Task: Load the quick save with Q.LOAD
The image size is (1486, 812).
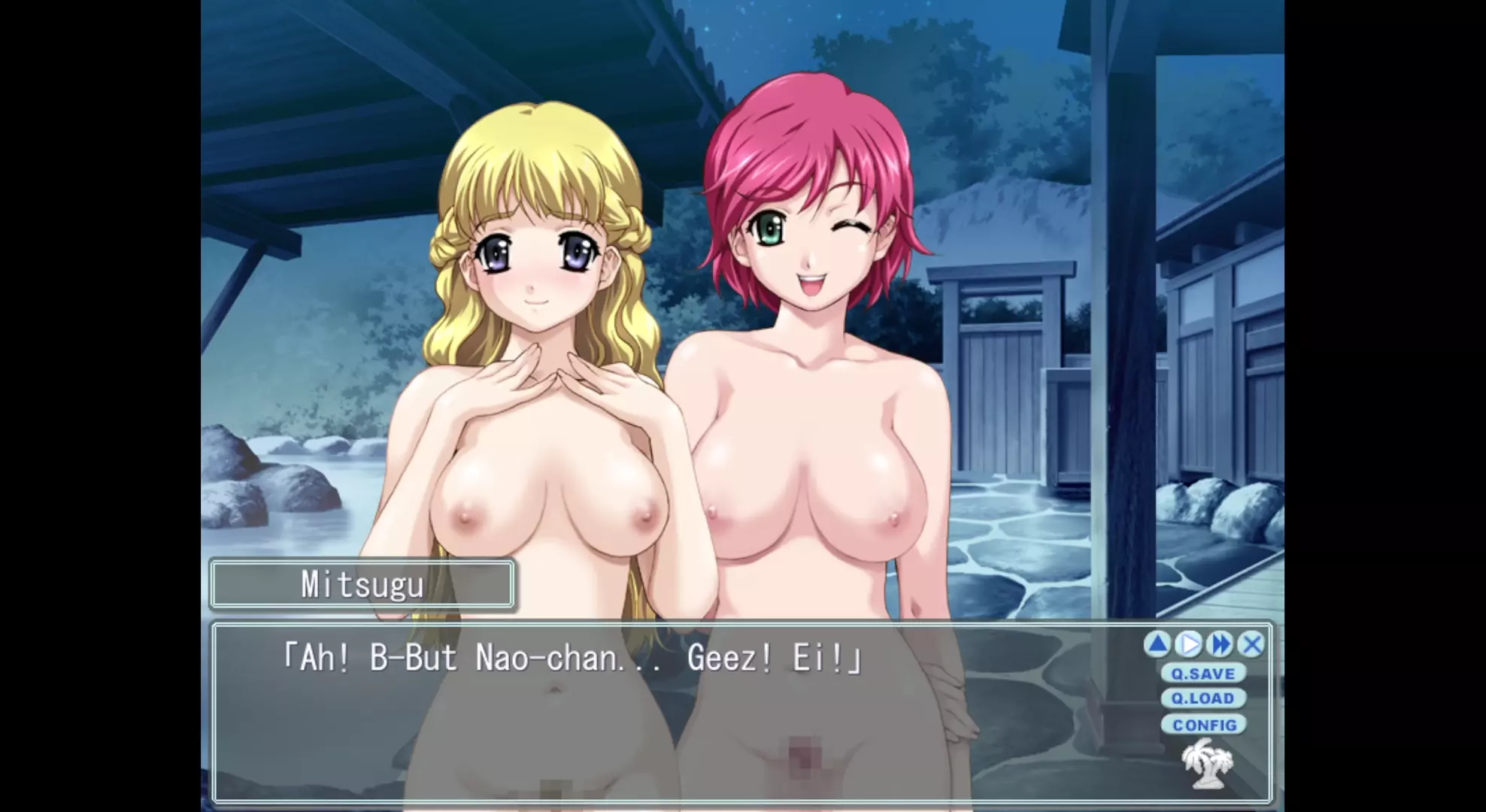Action: coord(1202,698)
